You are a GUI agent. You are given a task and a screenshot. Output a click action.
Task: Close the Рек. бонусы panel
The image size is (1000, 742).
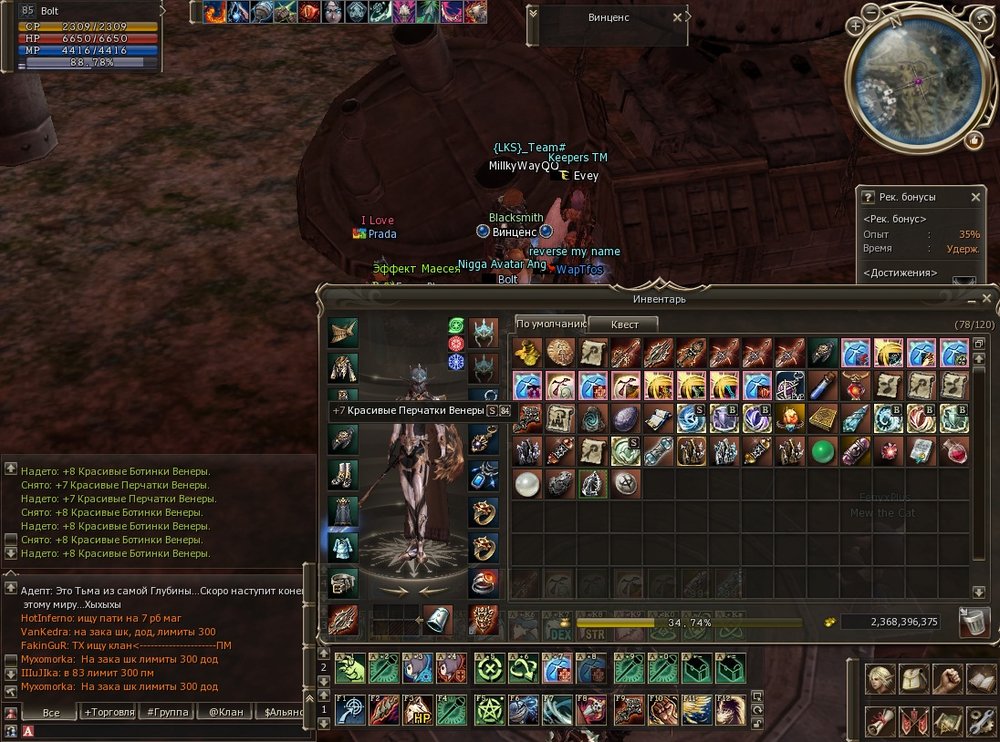coord(976,198)
